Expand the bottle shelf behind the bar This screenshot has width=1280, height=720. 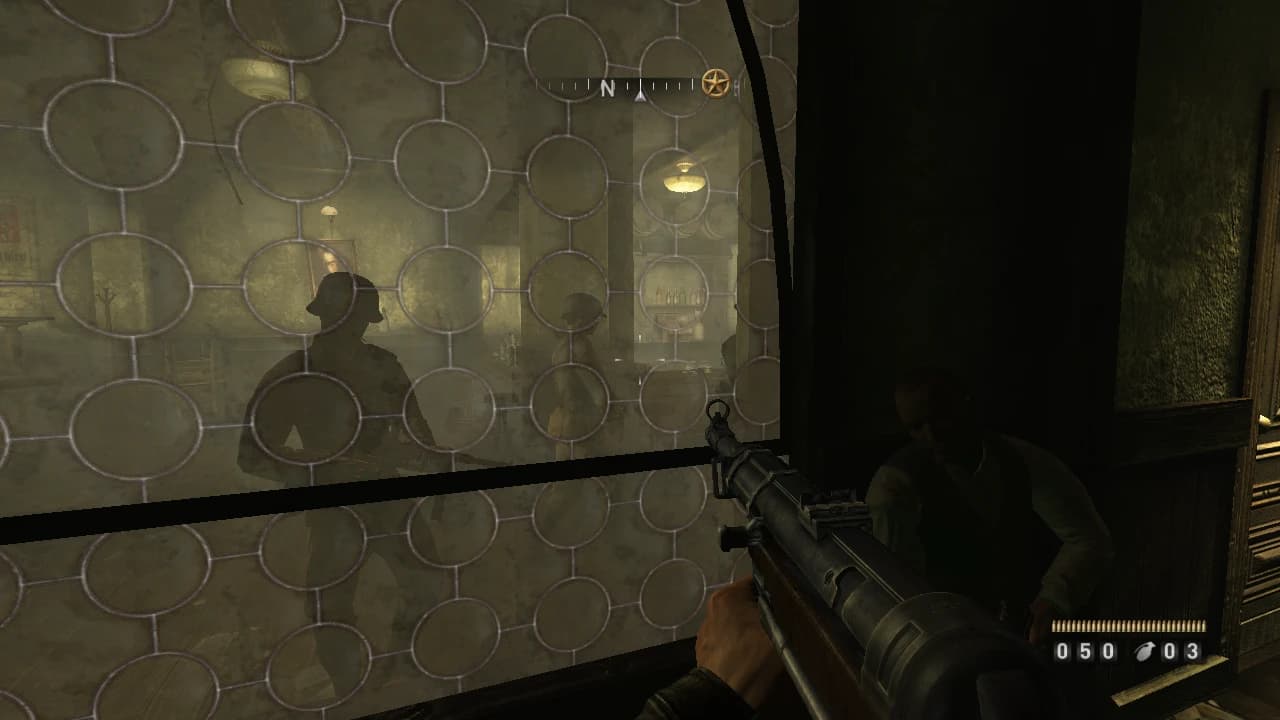click(675, 295)
